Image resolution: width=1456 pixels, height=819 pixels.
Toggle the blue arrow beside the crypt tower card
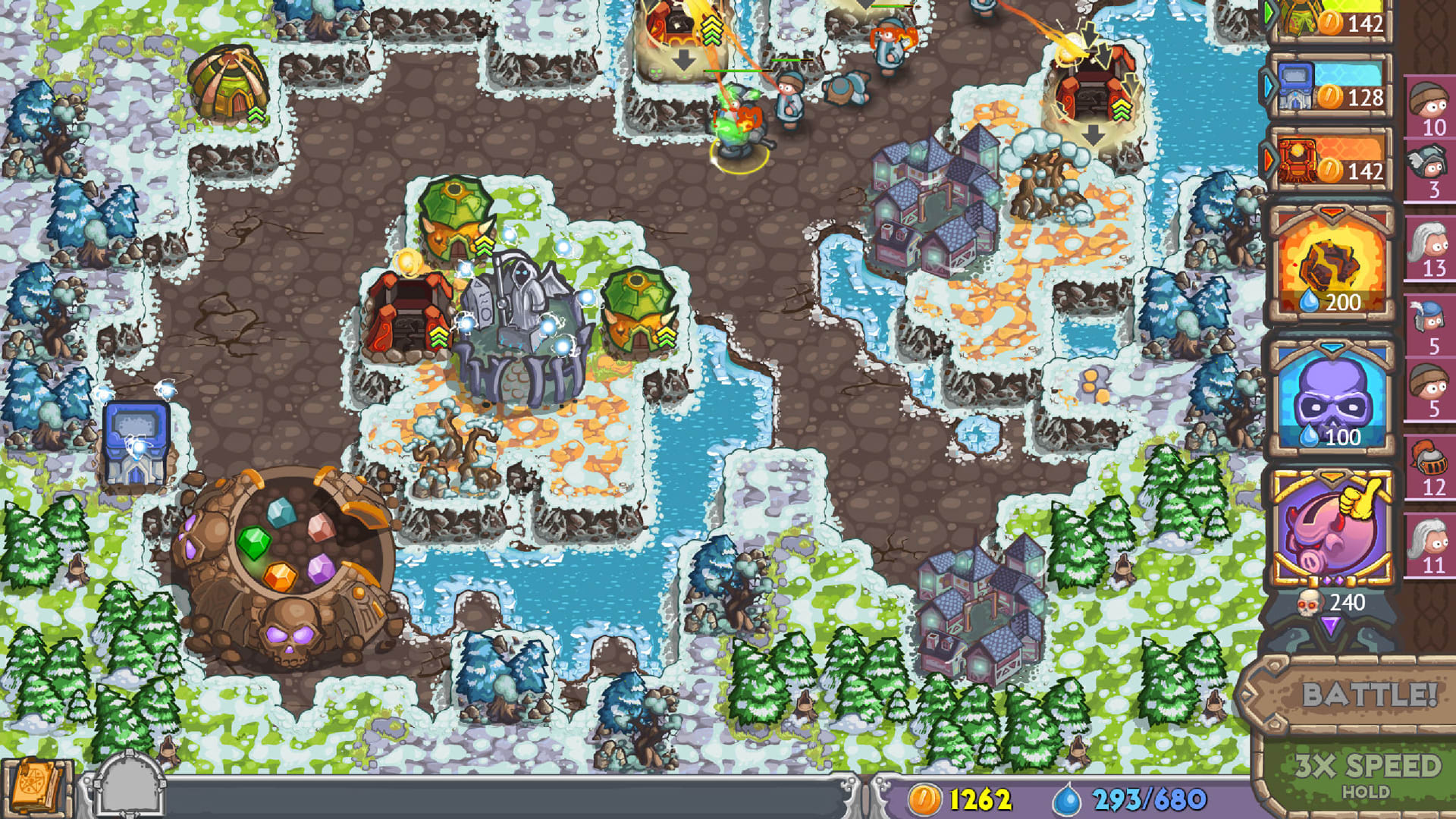(x=1269, y=84)
